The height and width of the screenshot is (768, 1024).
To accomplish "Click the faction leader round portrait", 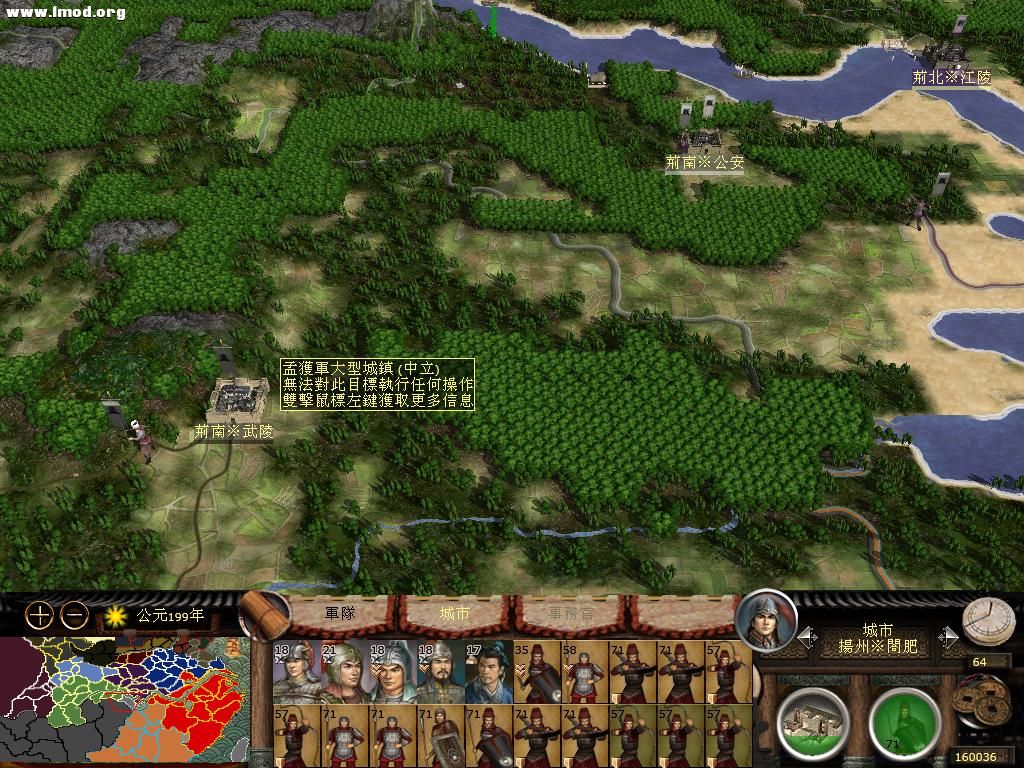I will tap(766, 621).
